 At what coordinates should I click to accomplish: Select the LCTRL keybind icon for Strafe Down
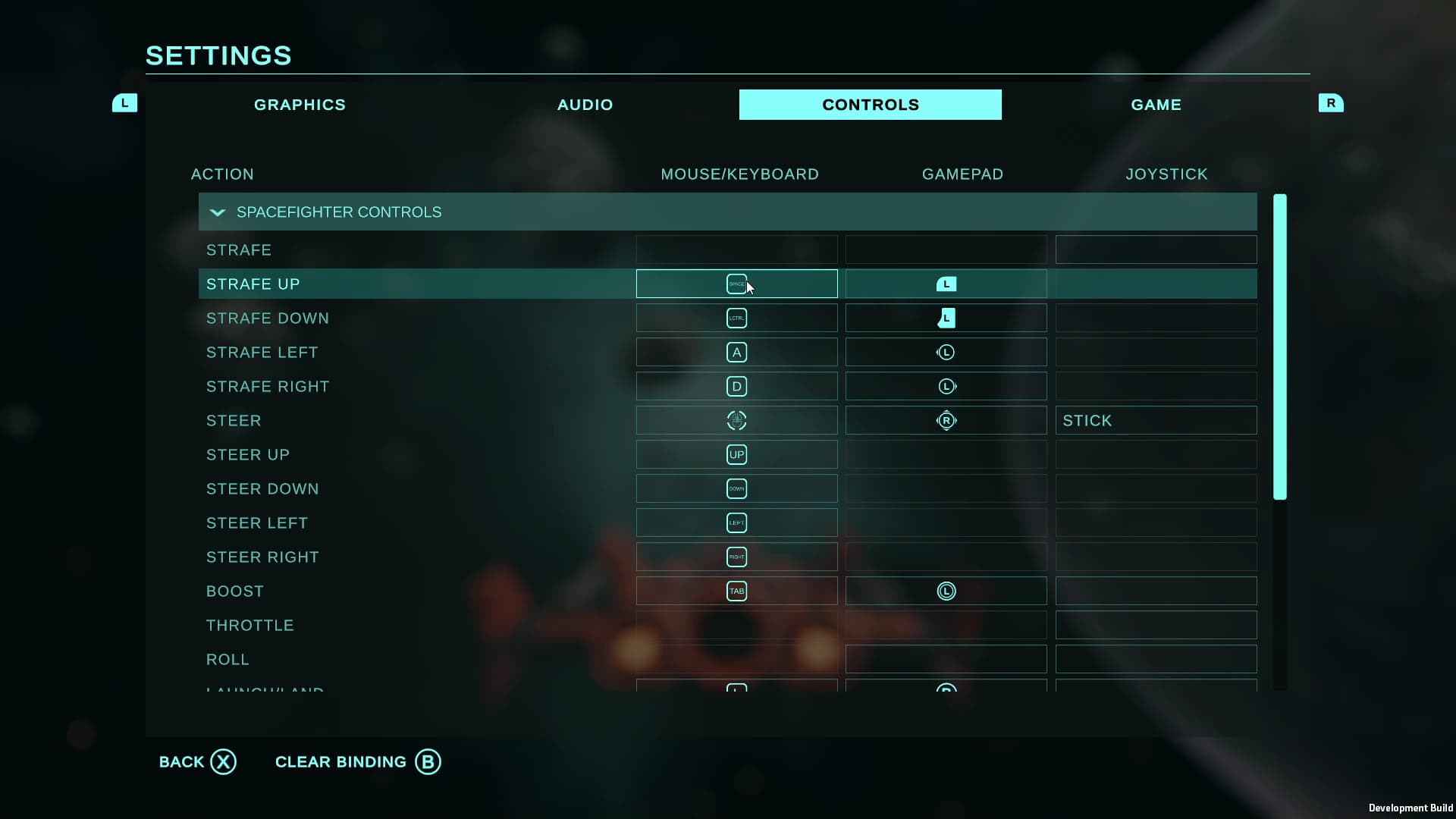point(736,318)
